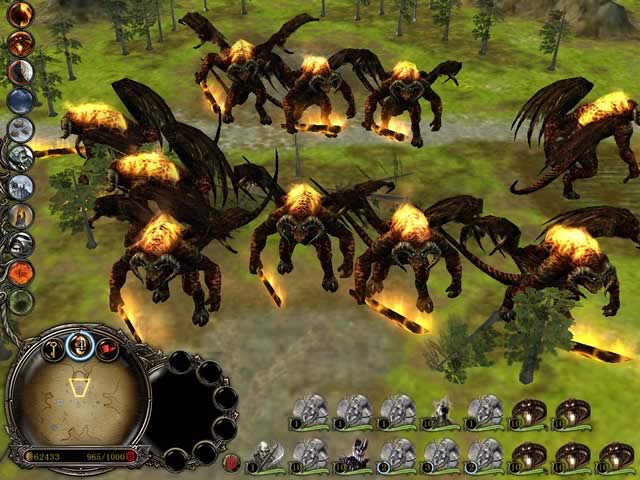
Task: Use the flaming Balrog power icon
Action: 21,43
